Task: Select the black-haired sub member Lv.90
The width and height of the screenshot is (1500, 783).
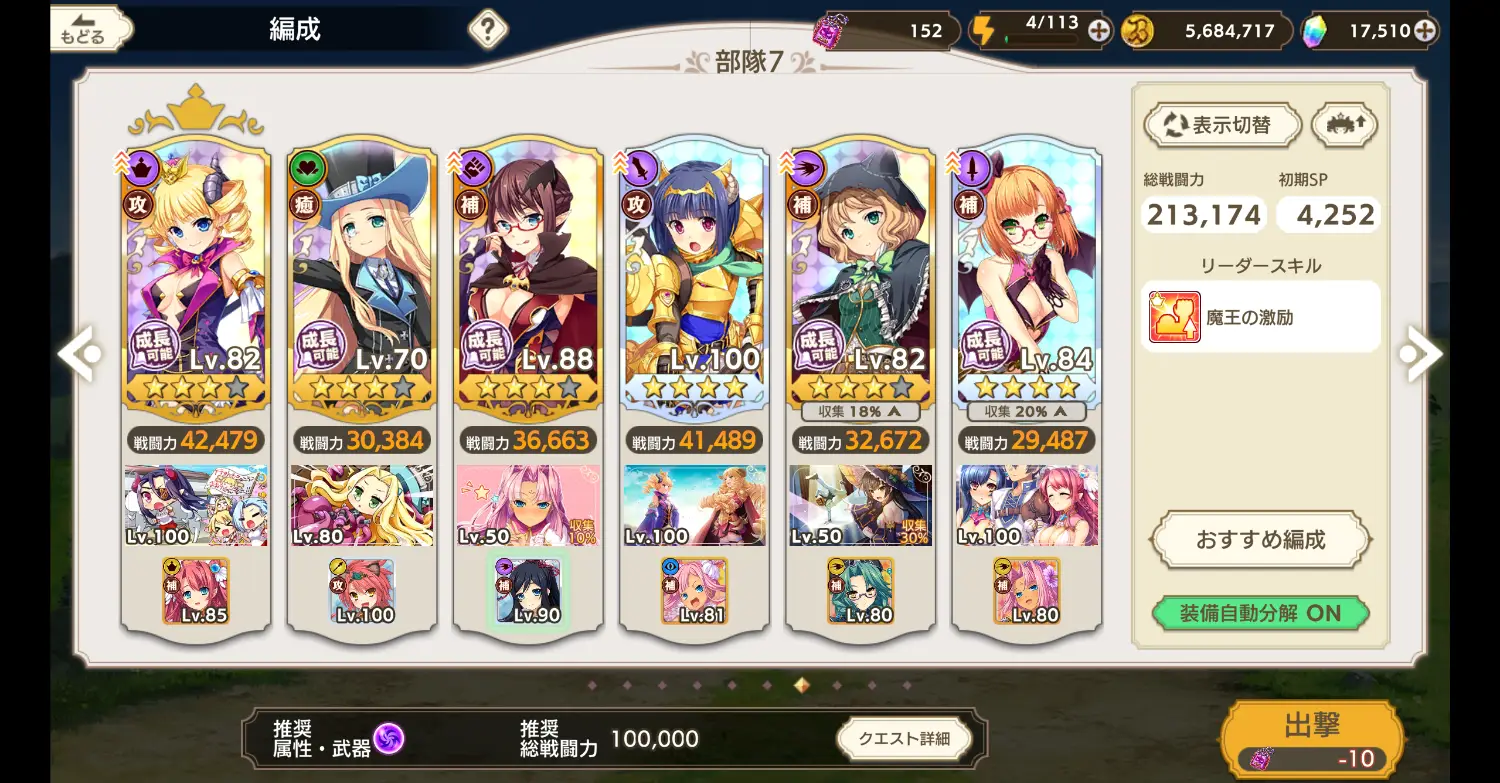Action: [x=528, y=591]
